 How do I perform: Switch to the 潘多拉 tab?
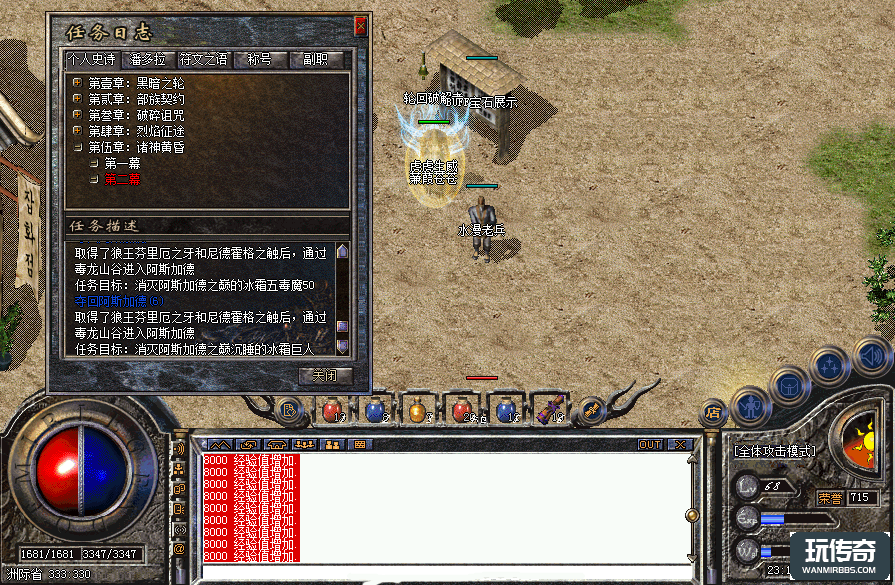pyautogui.click(x=146, y=60)
